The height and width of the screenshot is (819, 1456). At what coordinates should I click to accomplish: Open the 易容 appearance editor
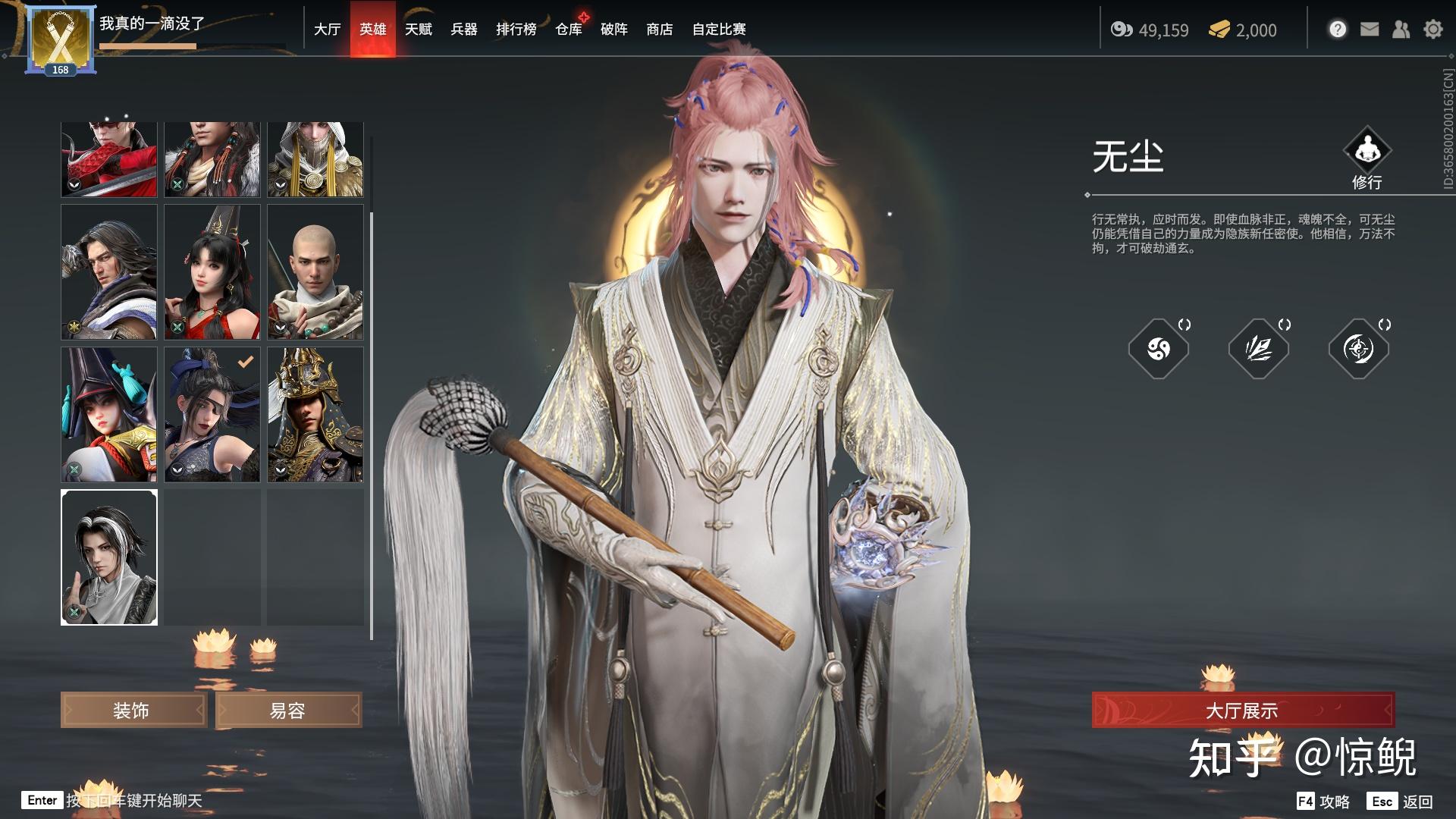point(288,711)
